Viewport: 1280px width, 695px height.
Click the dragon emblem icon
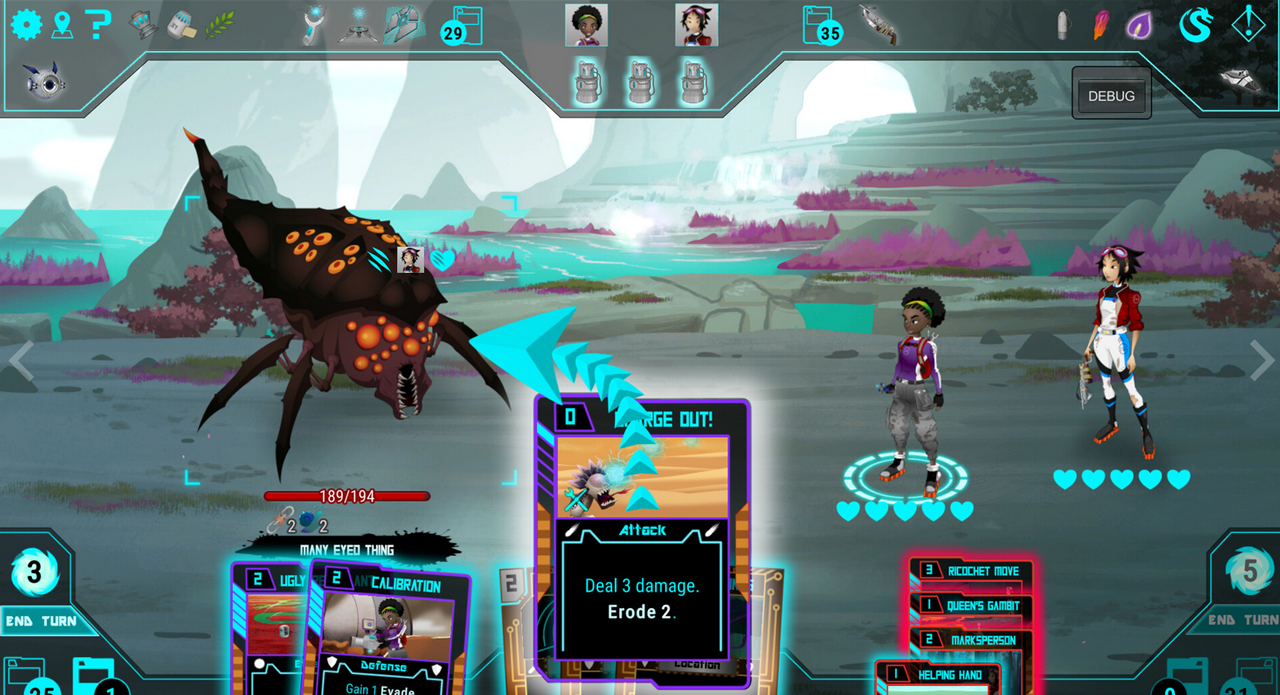(1195, 25)
